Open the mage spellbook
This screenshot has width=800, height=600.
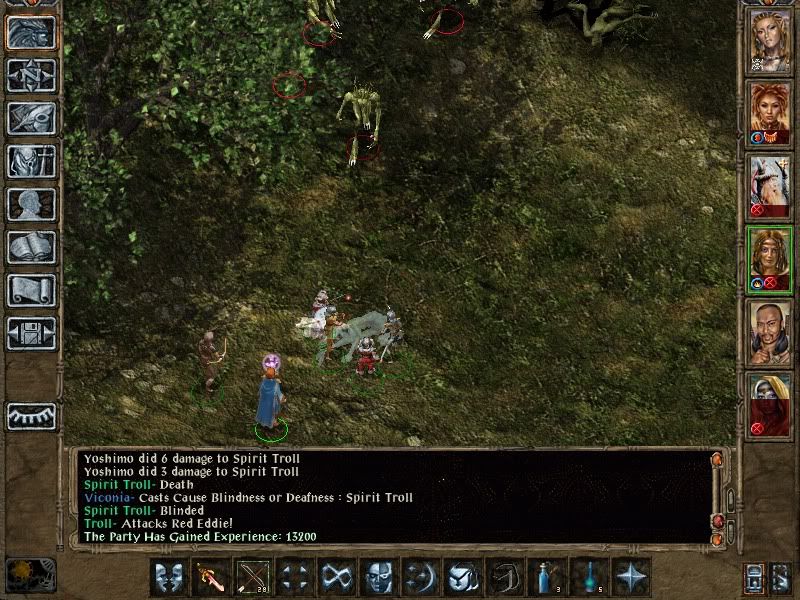click(x=31, y=247)
